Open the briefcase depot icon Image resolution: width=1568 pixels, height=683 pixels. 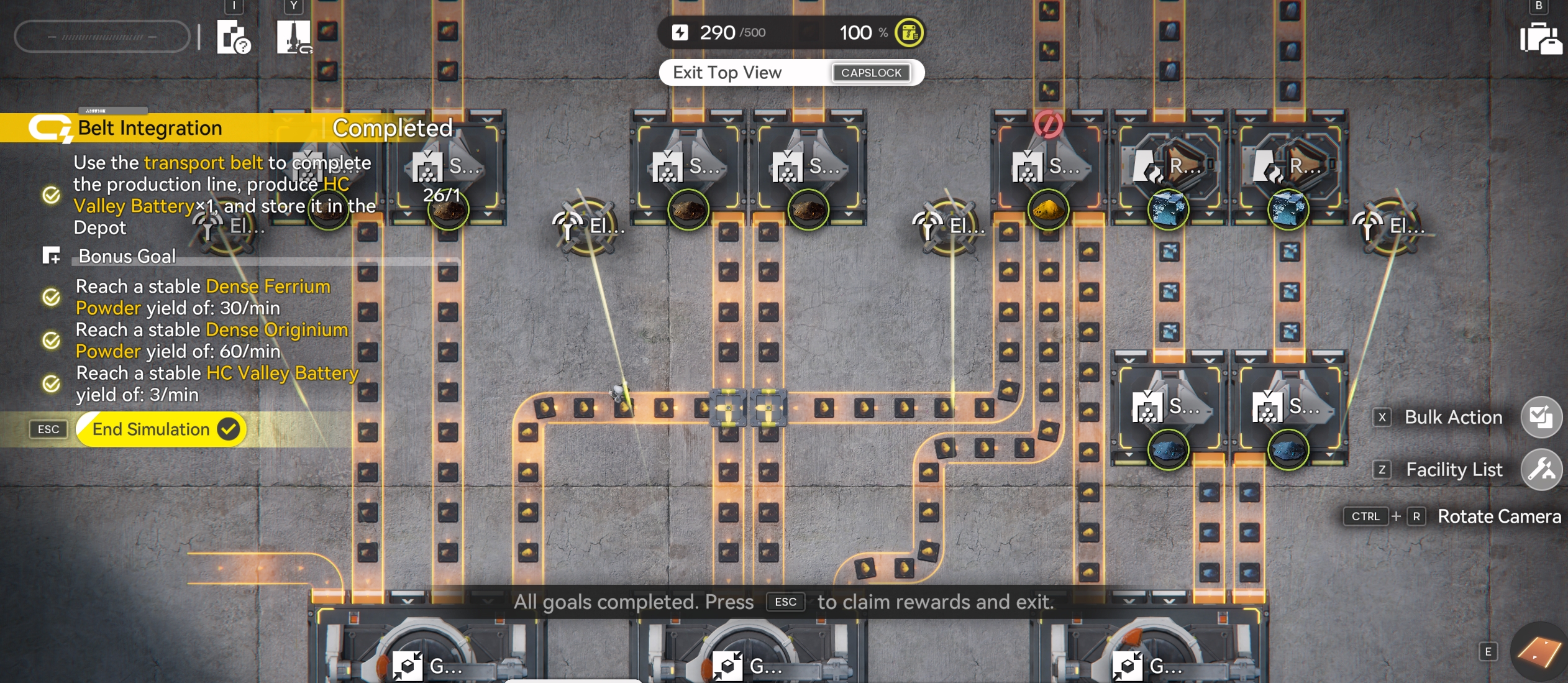(x=1540, y=39)
